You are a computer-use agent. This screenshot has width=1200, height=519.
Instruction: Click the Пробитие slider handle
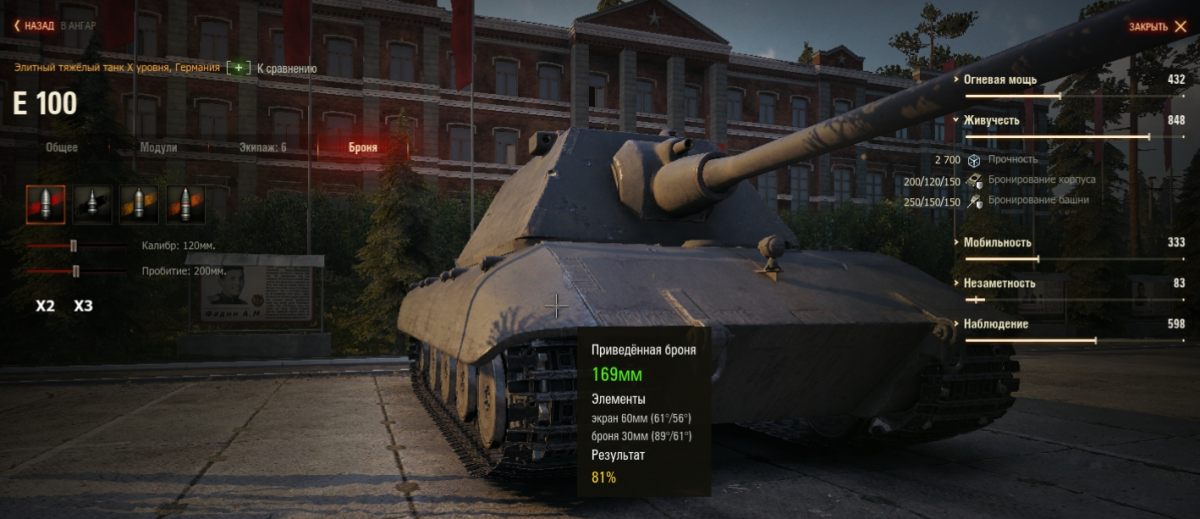[76, 271]
